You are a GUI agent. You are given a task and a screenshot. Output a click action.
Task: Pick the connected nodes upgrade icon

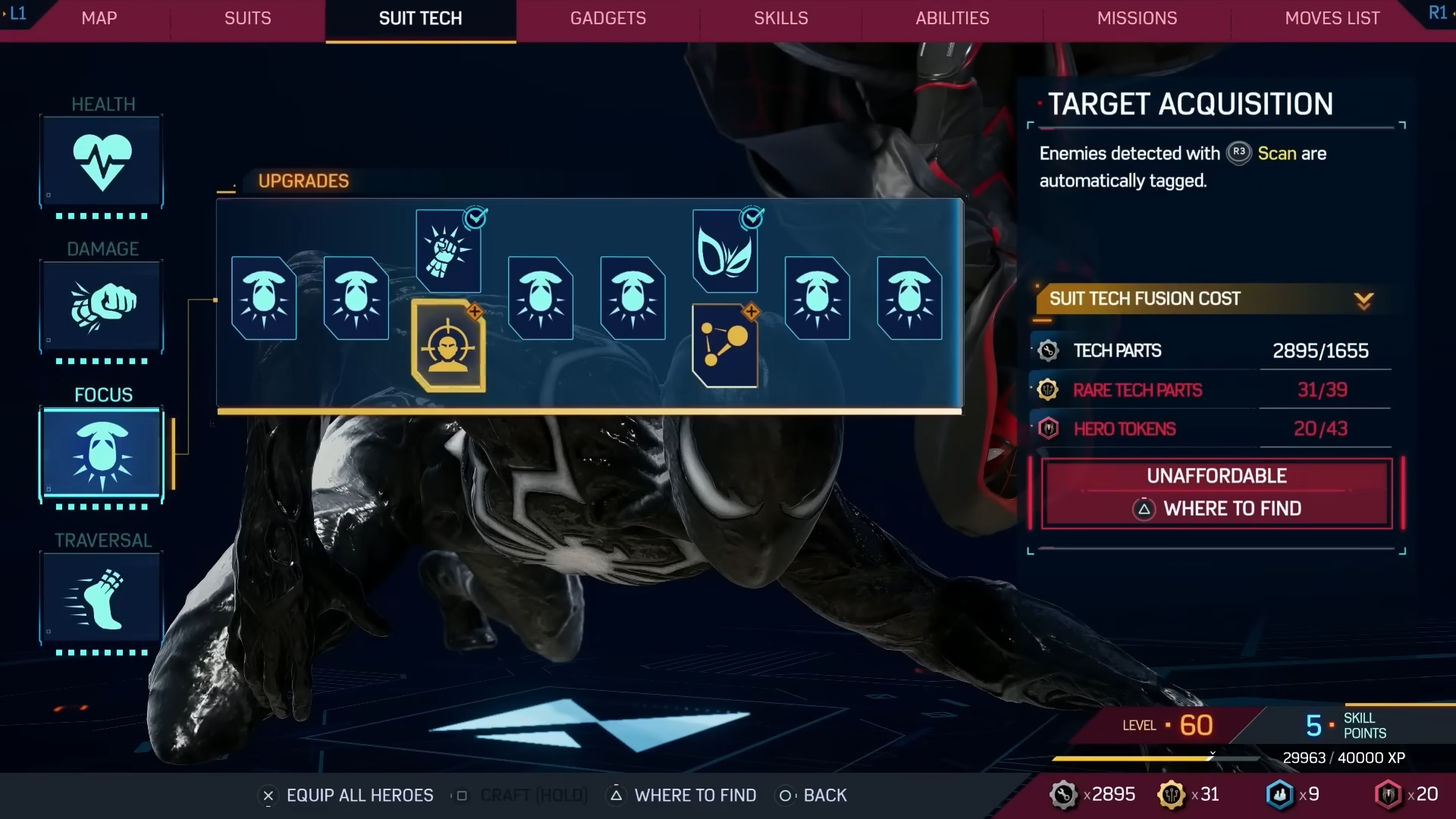pyautogui.click(x=725, y=346)
